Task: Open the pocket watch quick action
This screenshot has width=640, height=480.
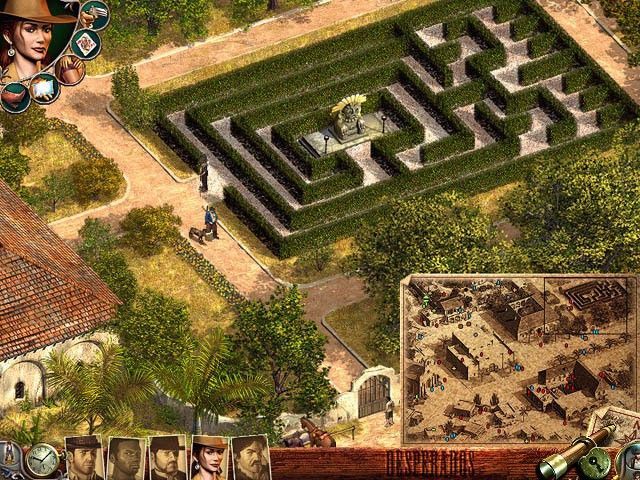Action: point(41,459)
